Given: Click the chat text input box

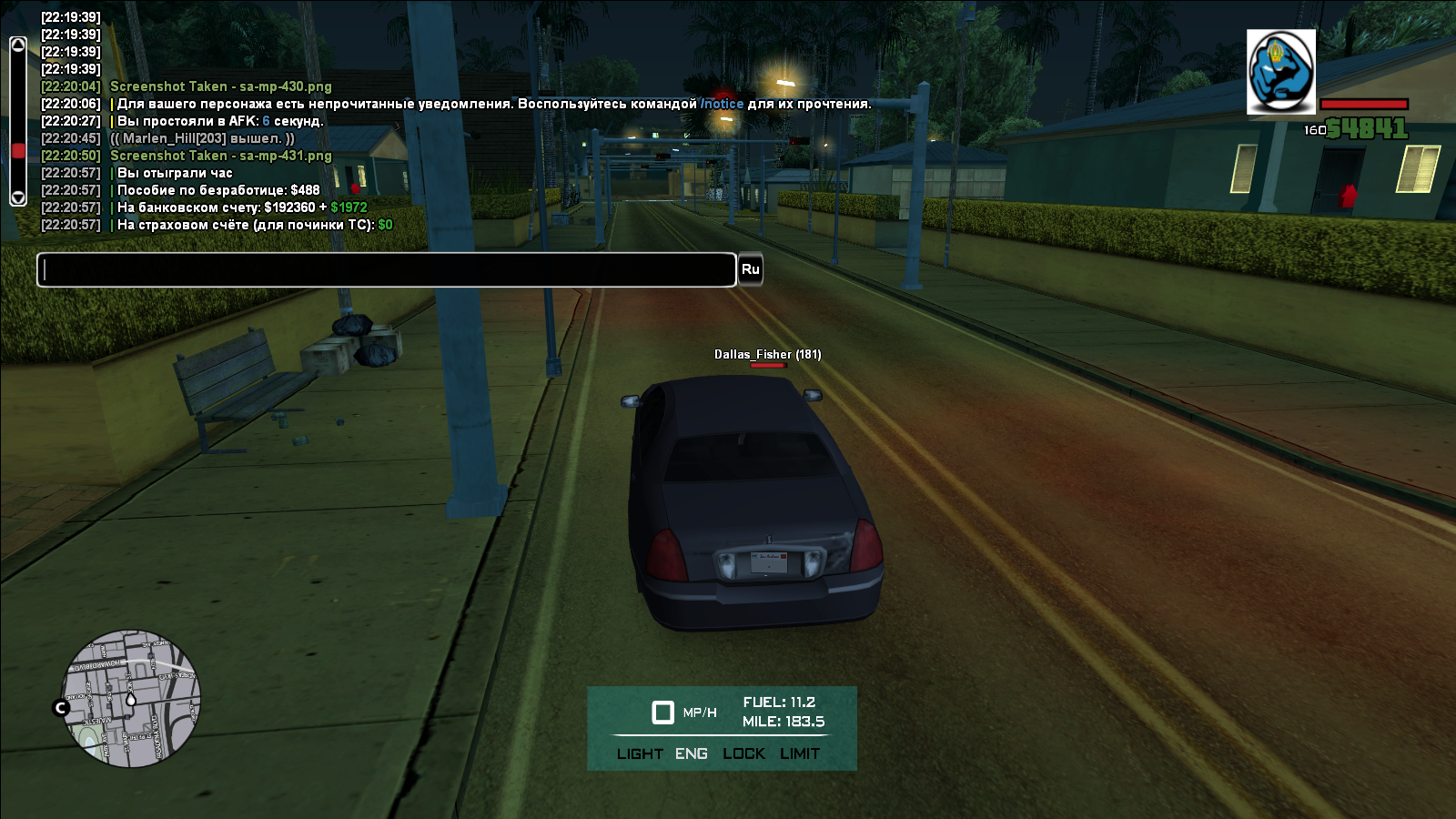Looking at the screenshot, I should 386,270.
